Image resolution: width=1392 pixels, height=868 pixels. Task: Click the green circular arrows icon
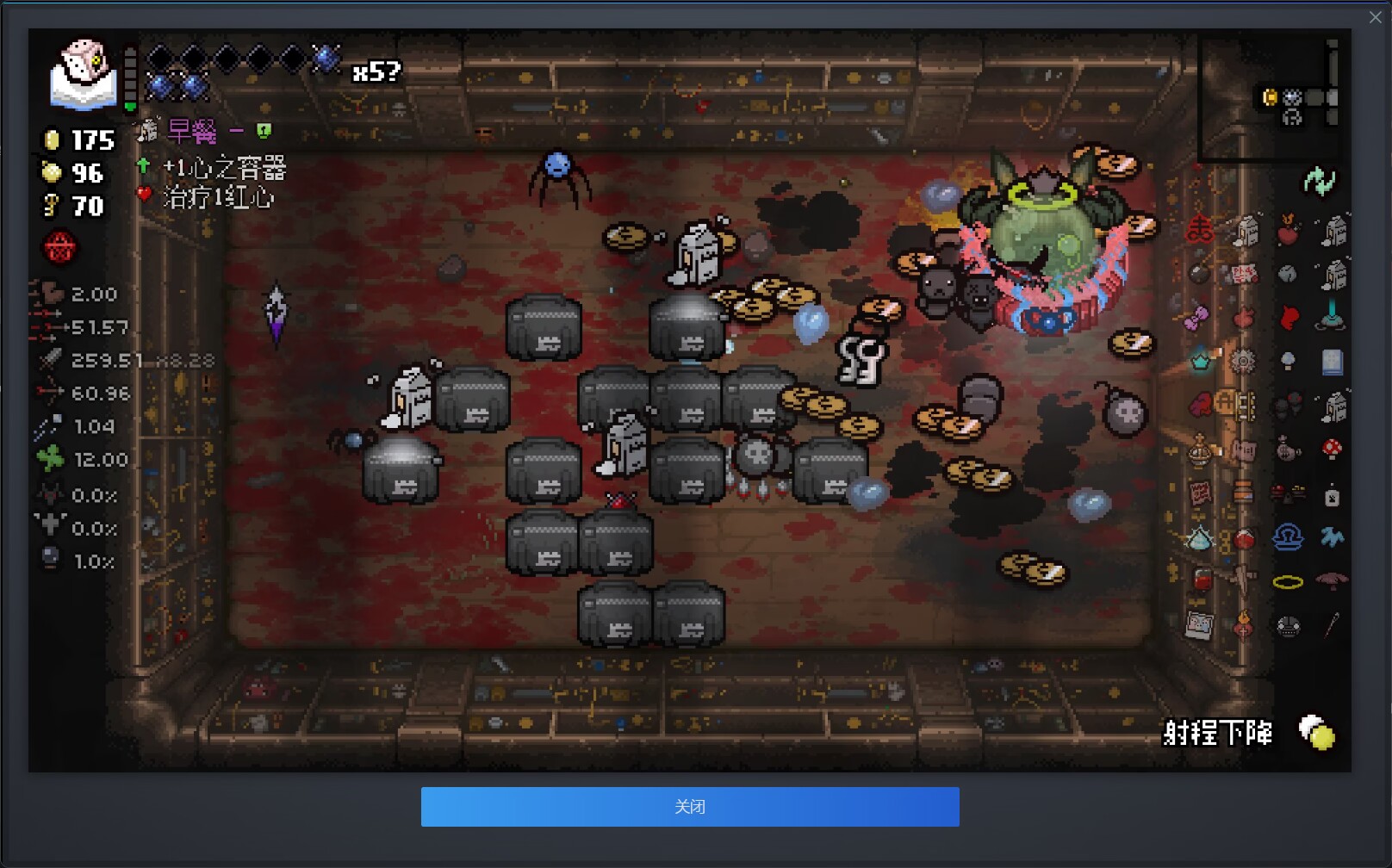1319,181
